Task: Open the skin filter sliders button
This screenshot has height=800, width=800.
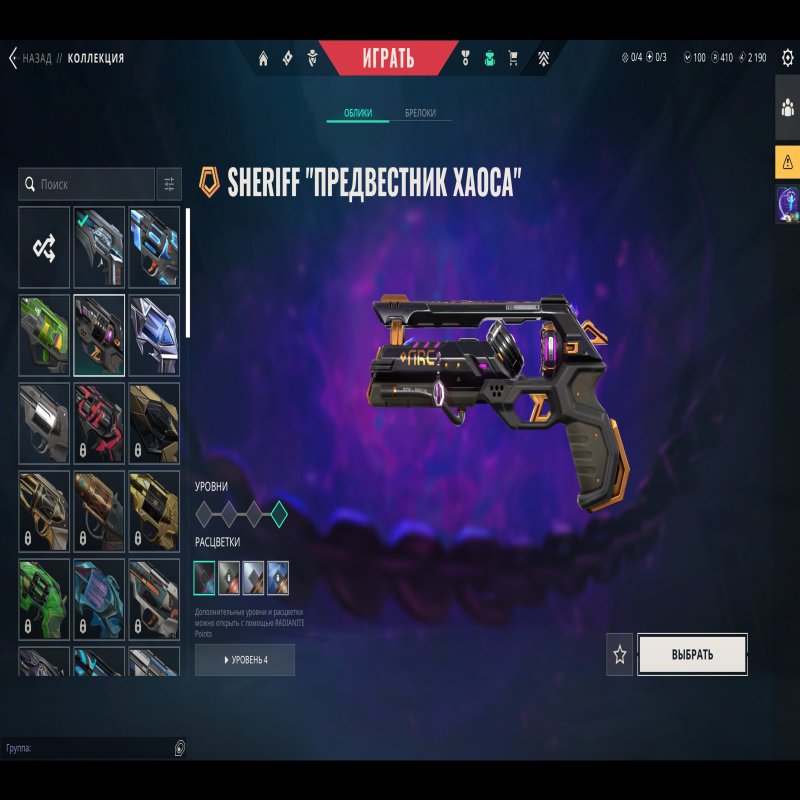Action: click(169, 185)
